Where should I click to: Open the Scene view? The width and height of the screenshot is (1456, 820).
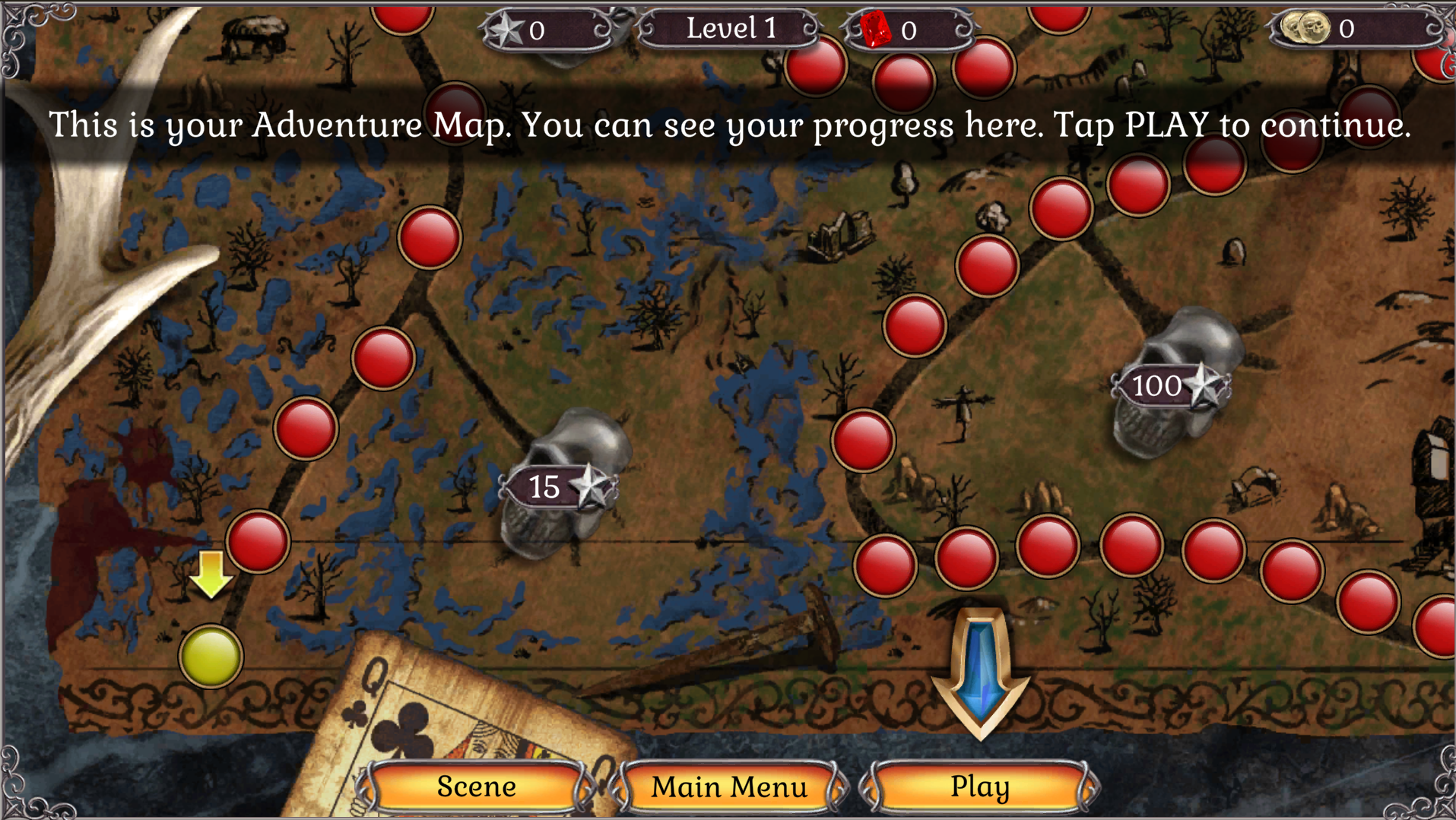476,787
